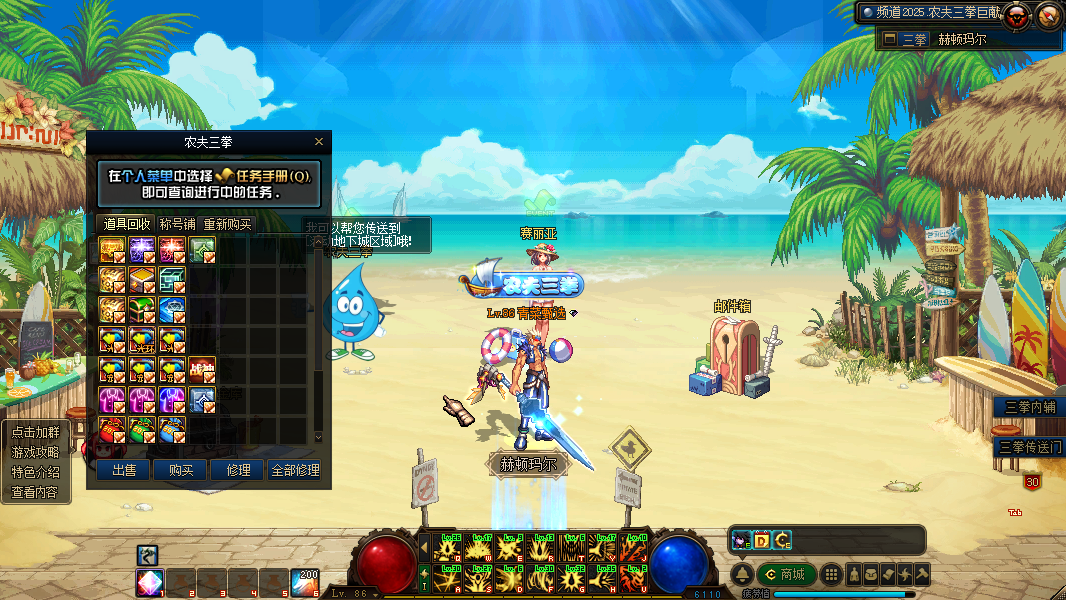This screenshot has width=1066, height=600.
Task: Open the 重新购买 tab
Action: click(228, 224)
